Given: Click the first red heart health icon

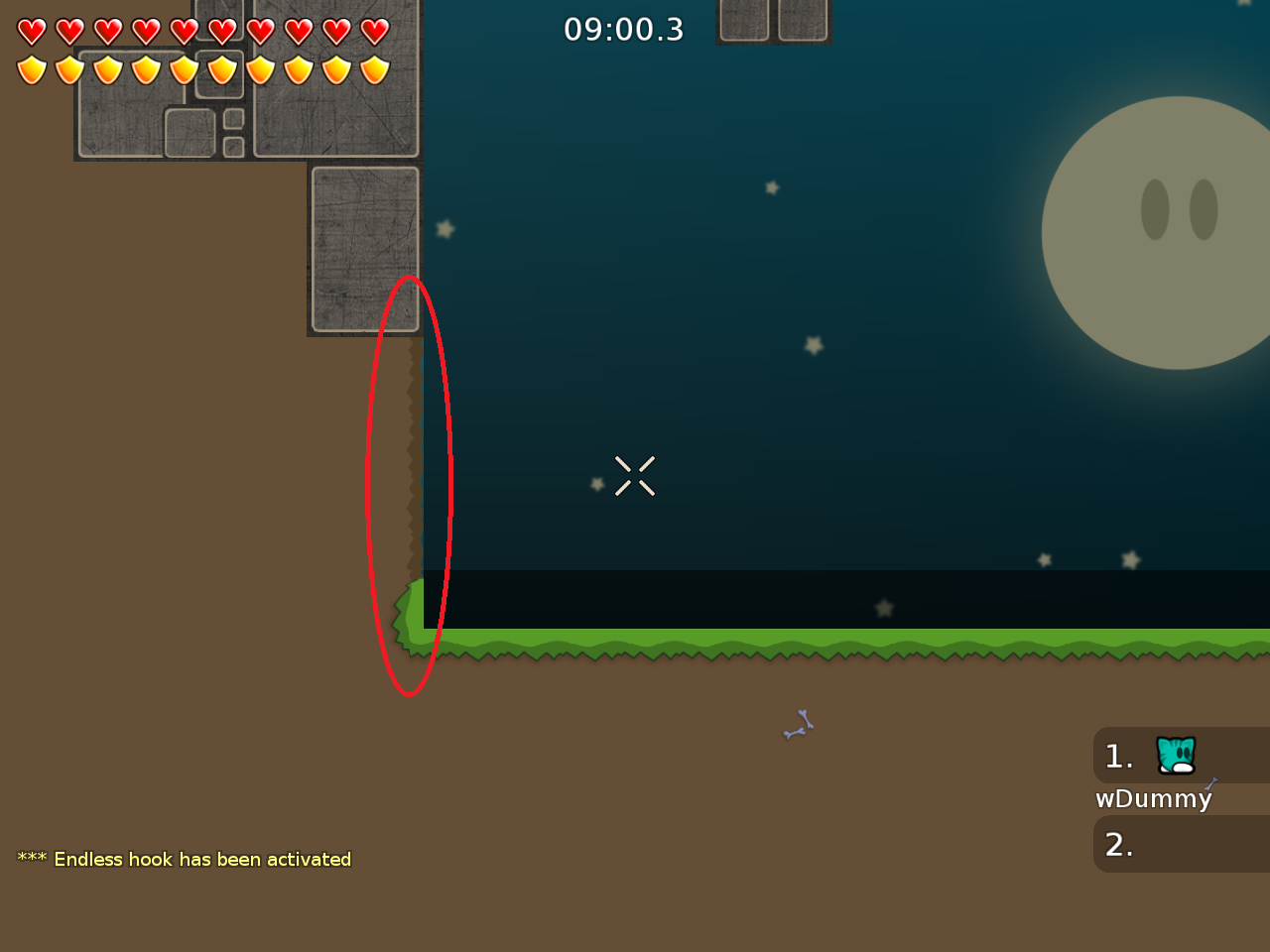Looking at the screenshot, I should [x=32, y=31].
